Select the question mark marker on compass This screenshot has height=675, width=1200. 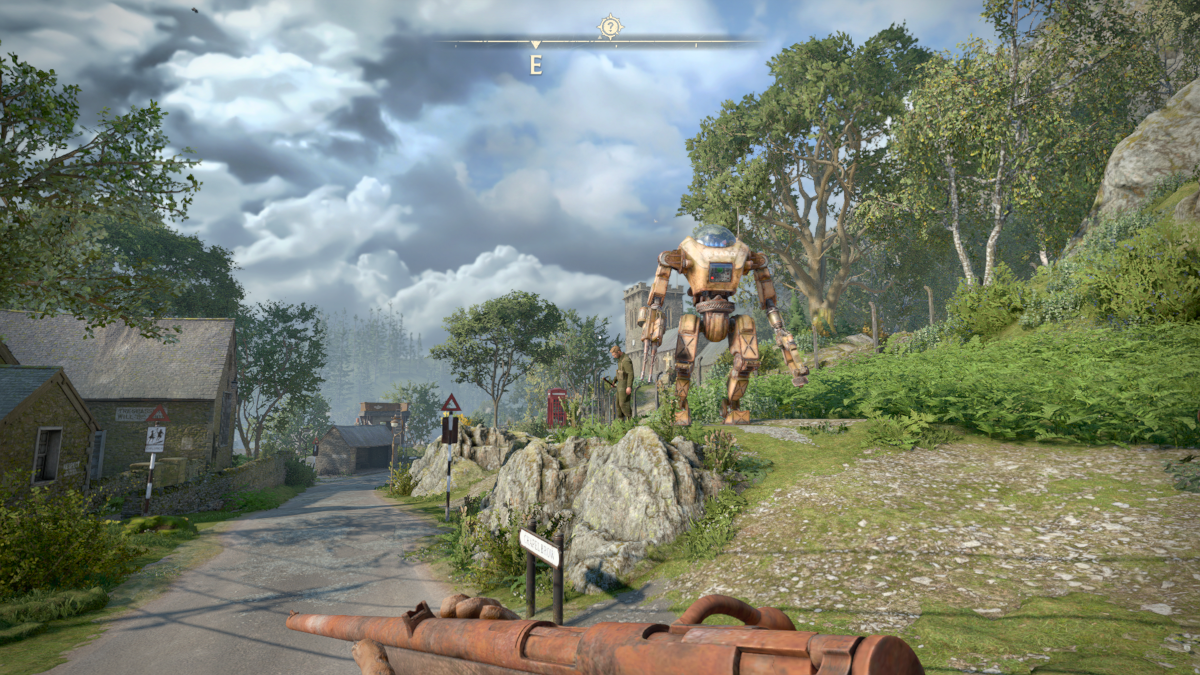click(x=609, y=27)
